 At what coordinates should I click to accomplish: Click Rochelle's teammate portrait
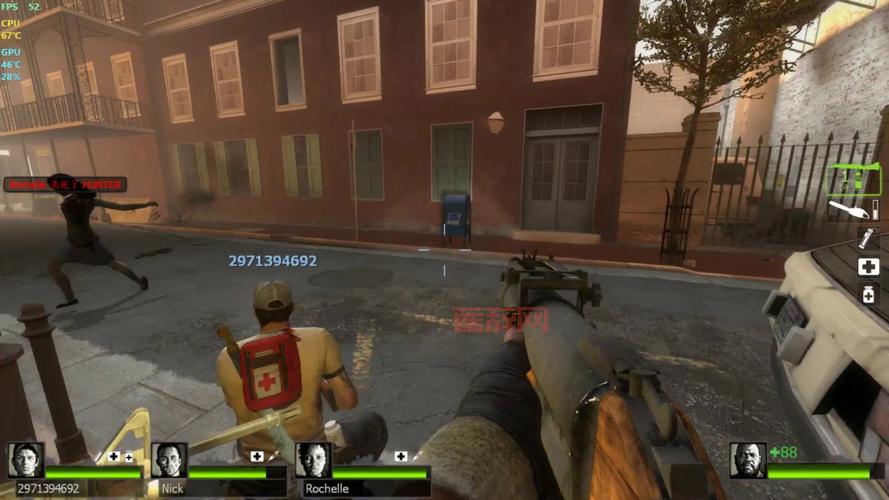click(313, 460)
